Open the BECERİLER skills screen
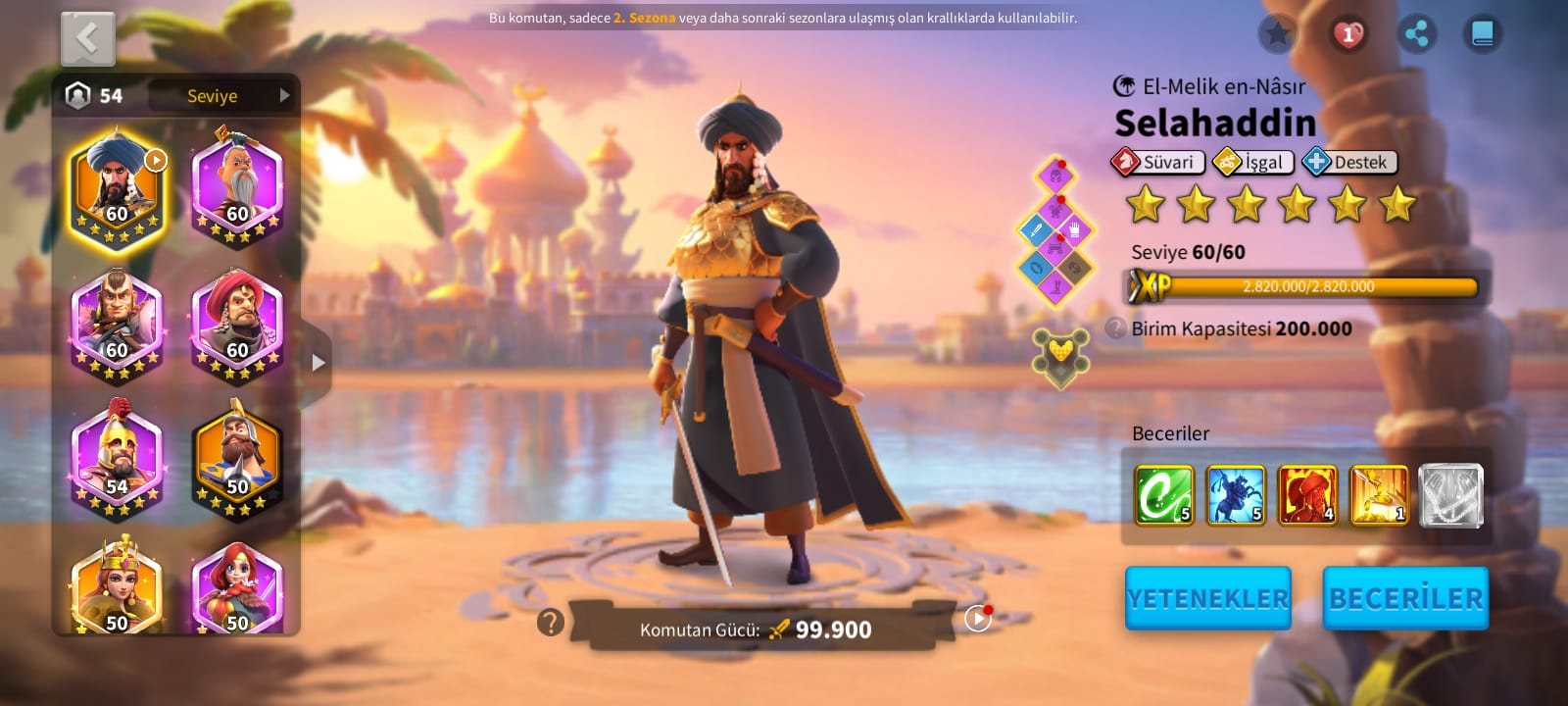 coord(1405,598)
